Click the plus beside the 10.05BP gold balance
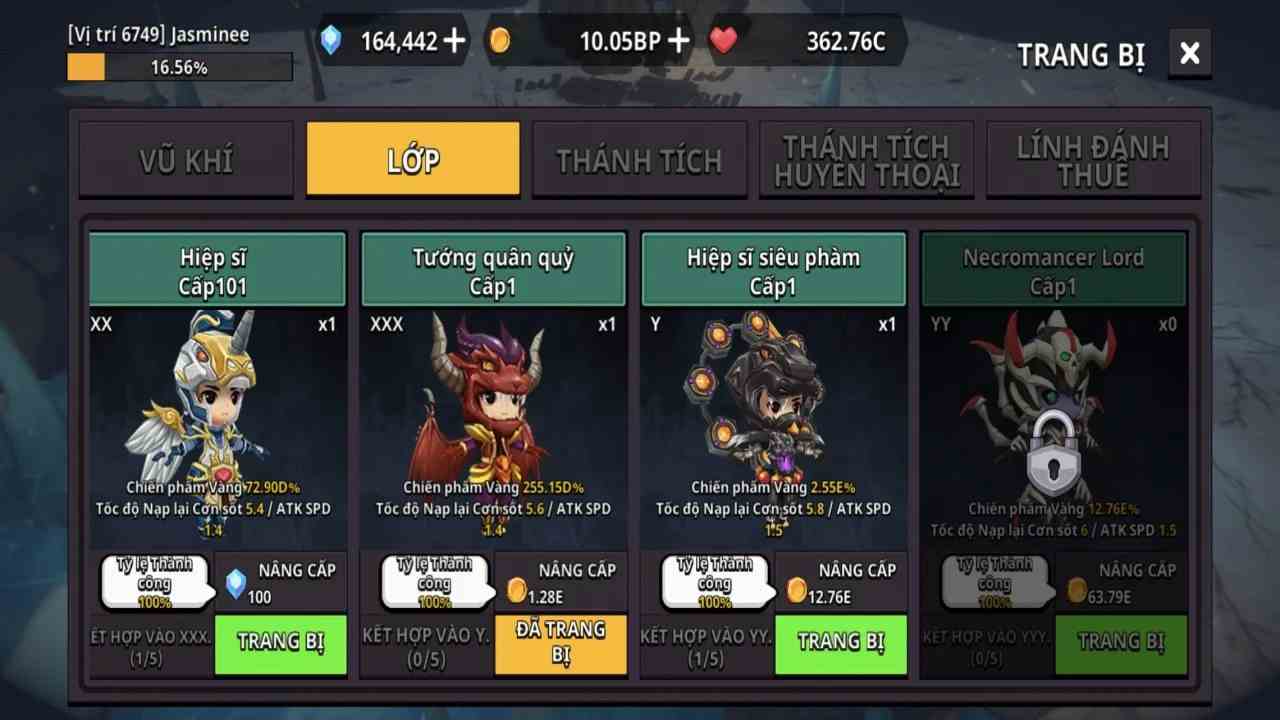Image resolution: width=1280 pixels, height=720 pixels. coord(677,42)
